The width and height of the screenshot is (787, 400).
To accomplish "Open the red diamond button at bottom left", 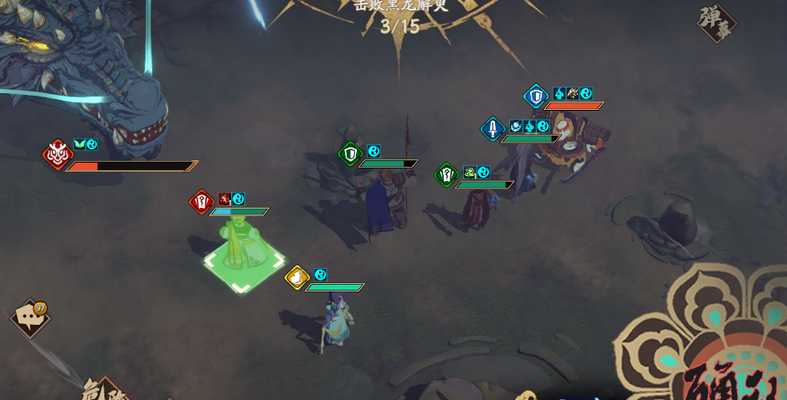I will click(x=105, y=388).
